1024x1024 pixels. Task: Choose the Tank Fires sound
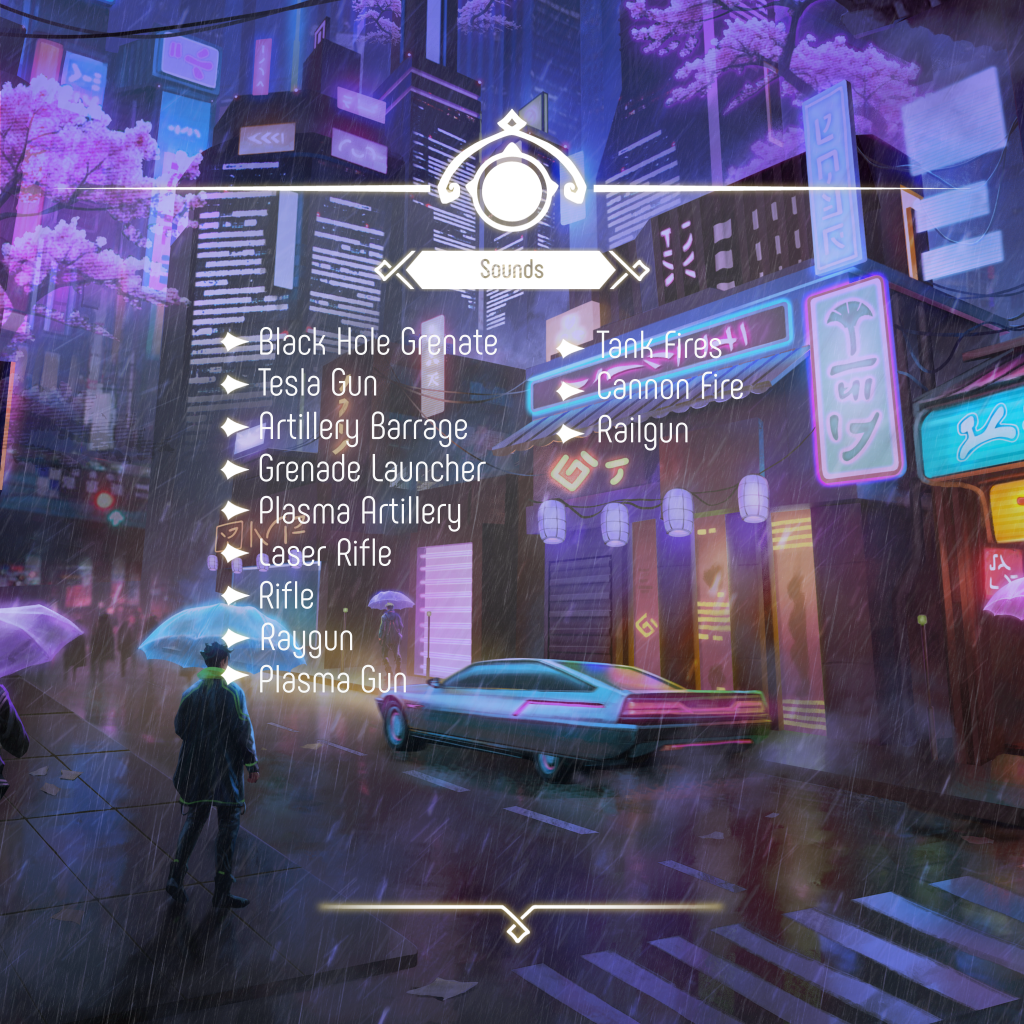[658, 347]
